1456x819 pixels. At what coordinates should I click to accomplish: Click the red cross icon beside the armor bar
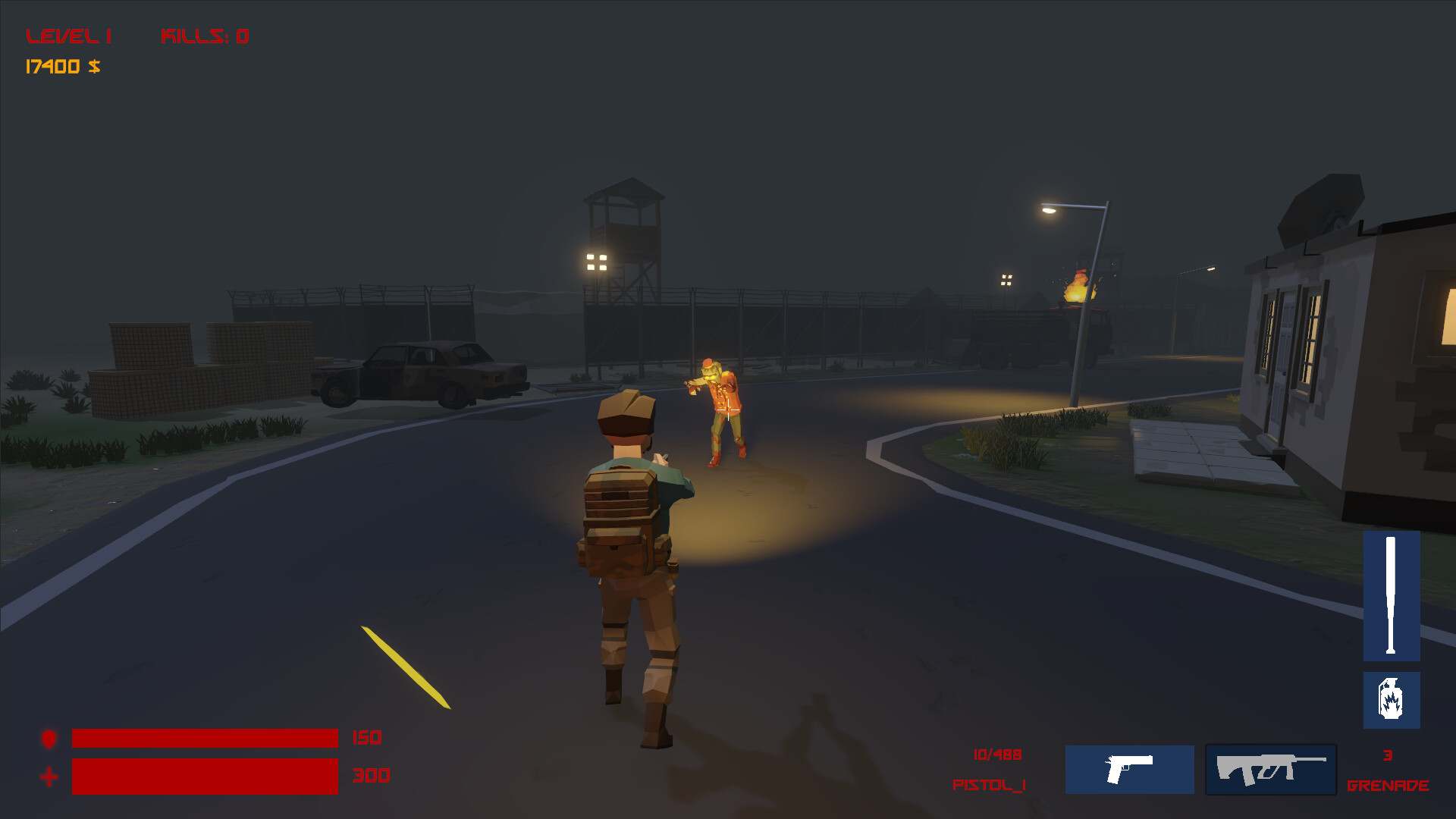coord(47,776)
